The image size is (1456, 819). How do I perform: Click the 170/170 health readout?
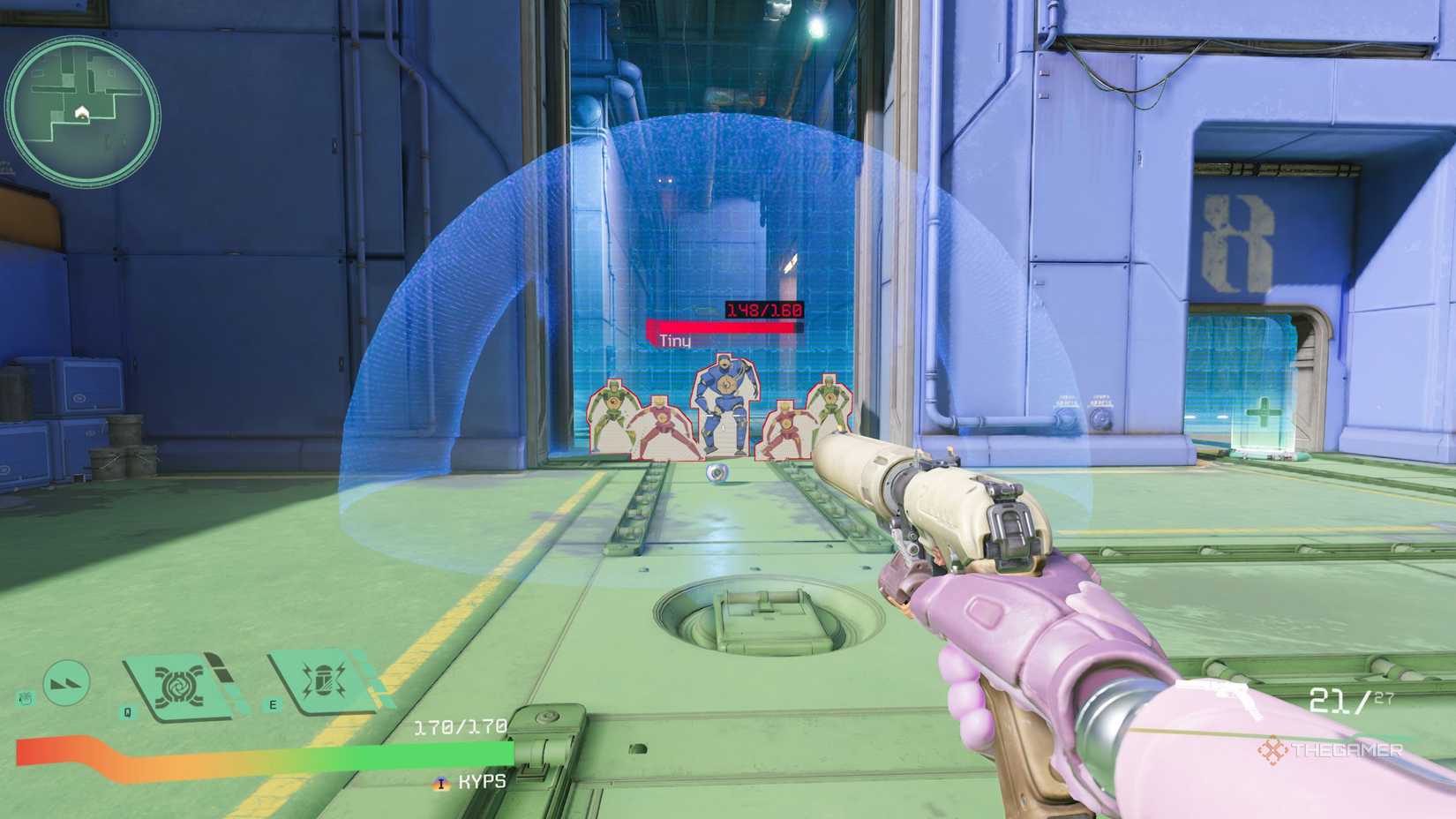tap(459, 727)
